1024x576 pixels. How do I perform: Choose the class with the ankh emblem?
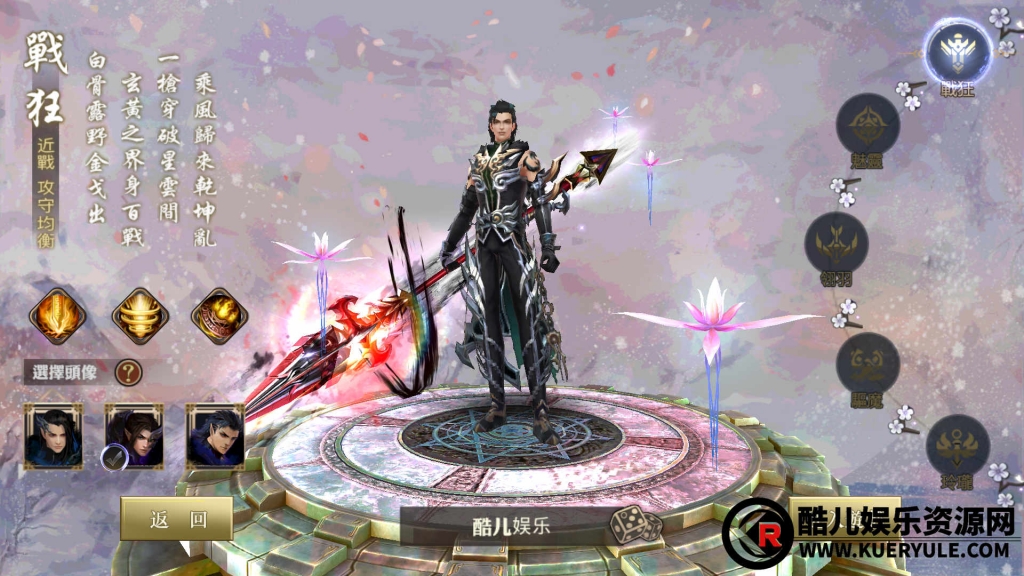(x=957, y=445)
